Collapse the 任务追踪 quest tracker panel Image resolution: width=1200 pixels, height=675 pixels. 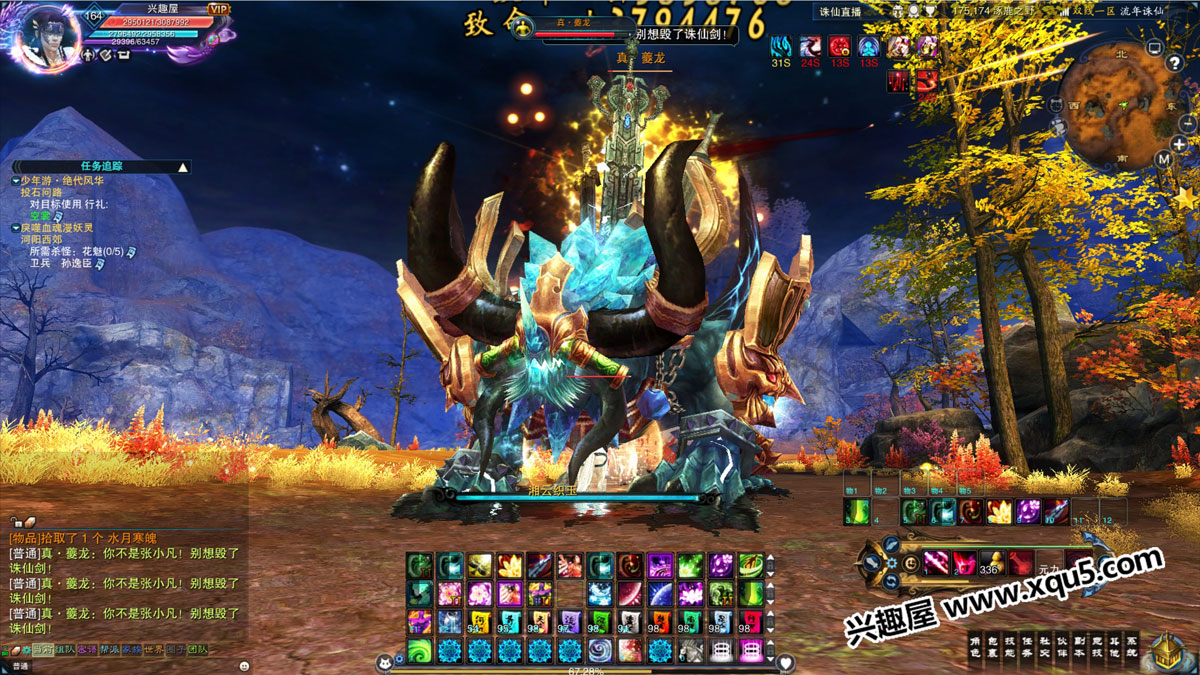point(182,167)
